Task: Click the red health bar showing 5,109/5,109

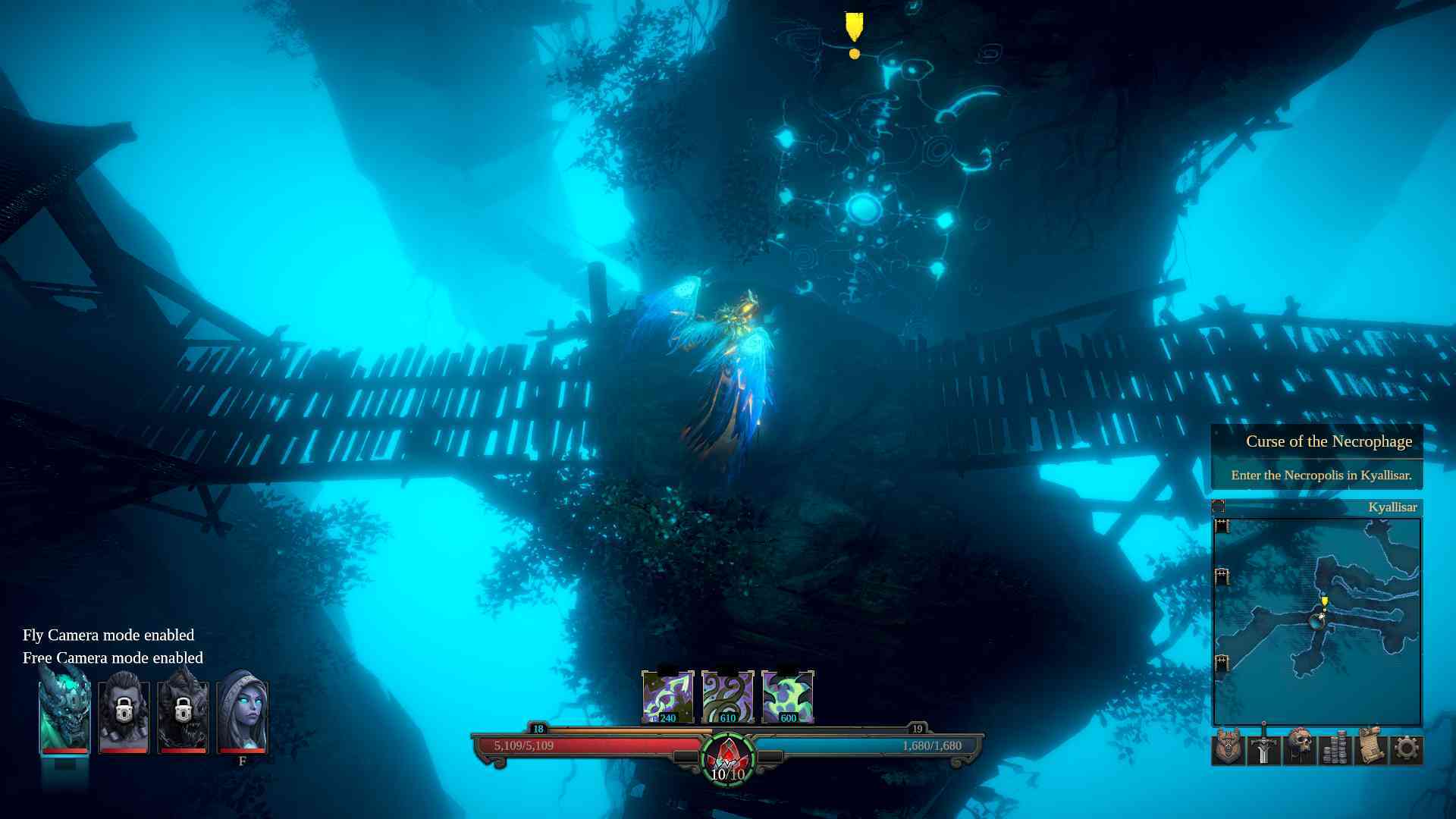Action: click(x=576, y=745)
